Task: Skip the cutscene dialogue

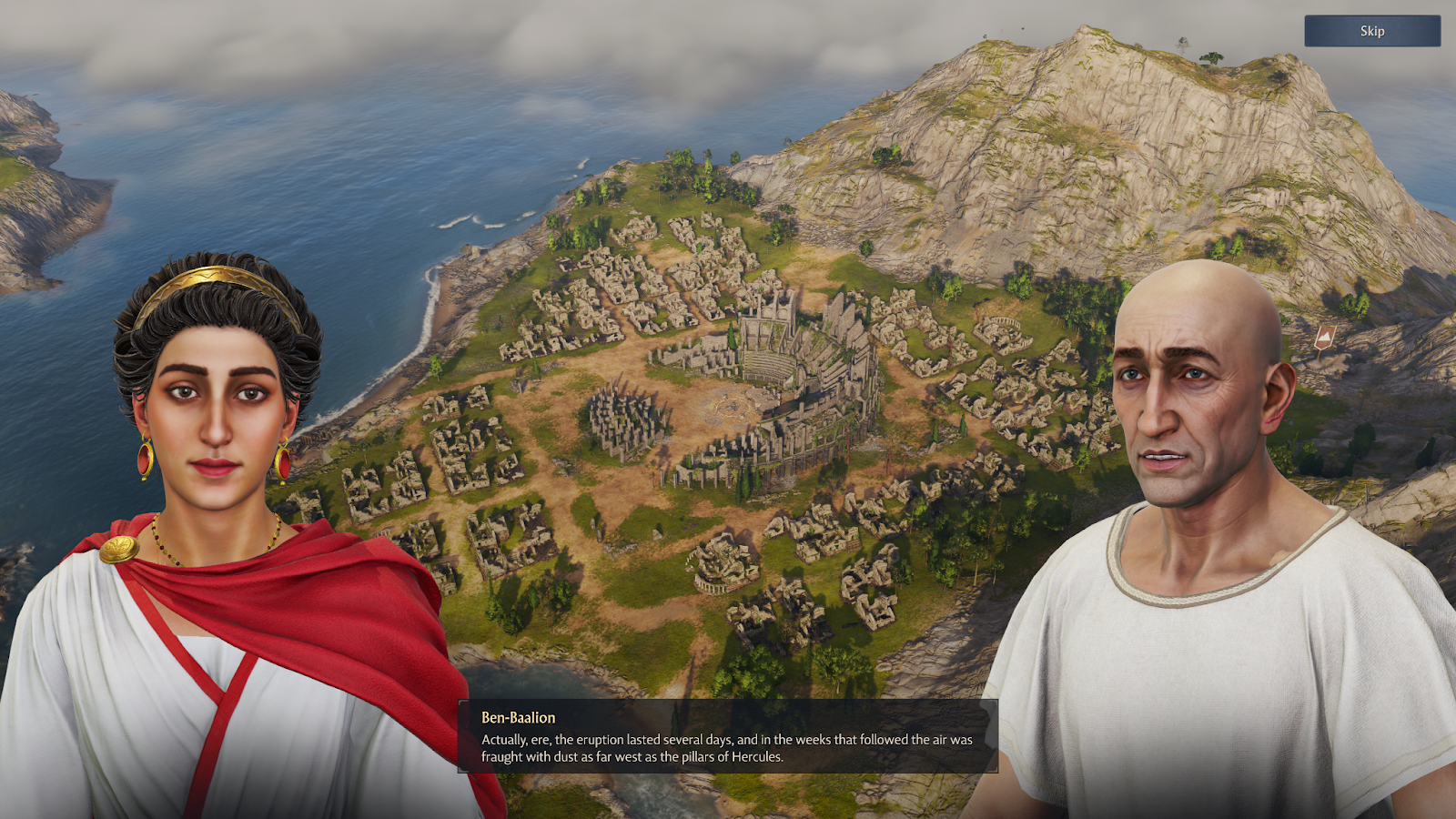Action: click(1371, 31)
